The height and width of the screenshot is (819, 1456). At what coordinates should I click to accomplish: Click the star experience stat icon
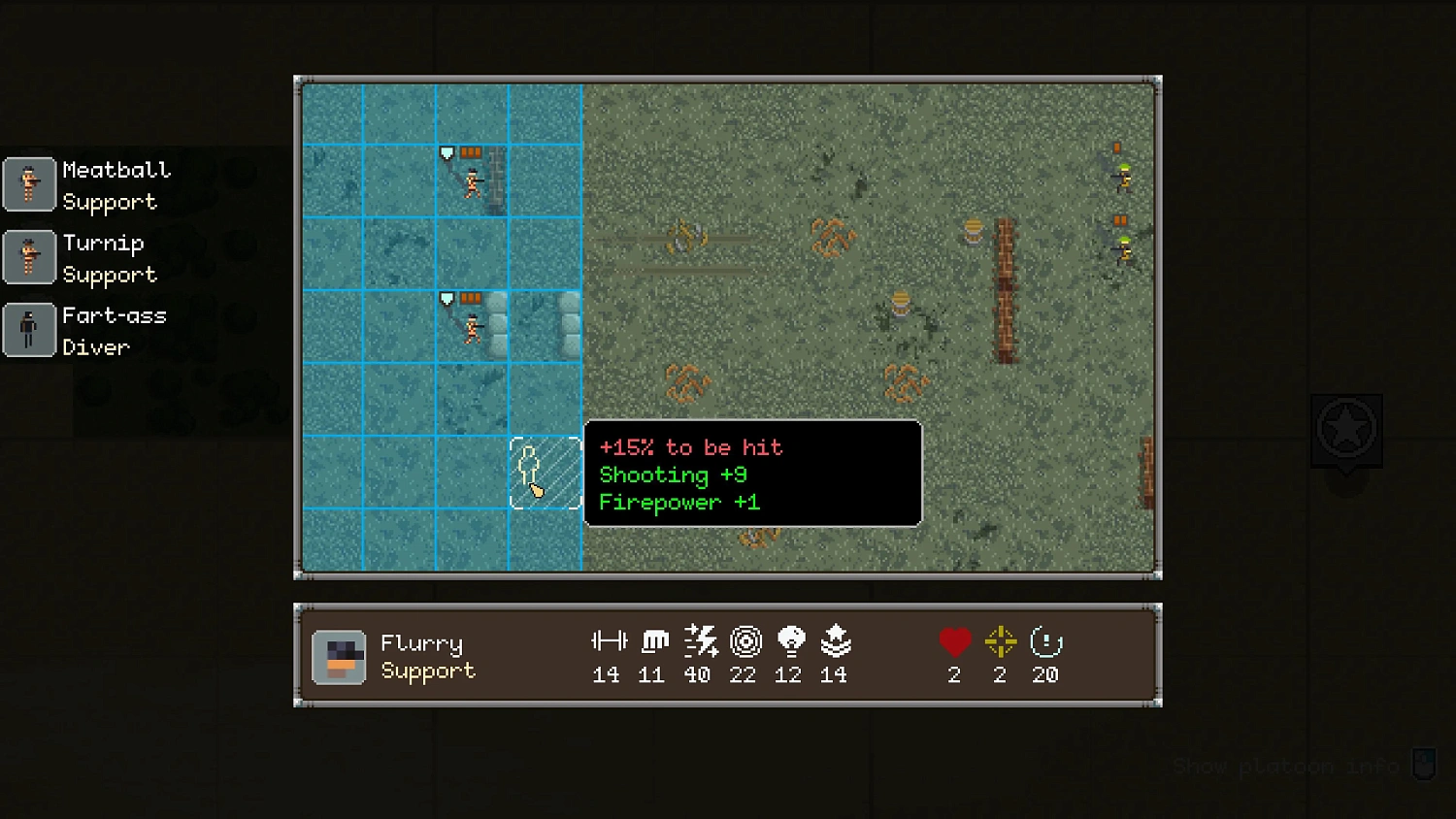point(834,640)
